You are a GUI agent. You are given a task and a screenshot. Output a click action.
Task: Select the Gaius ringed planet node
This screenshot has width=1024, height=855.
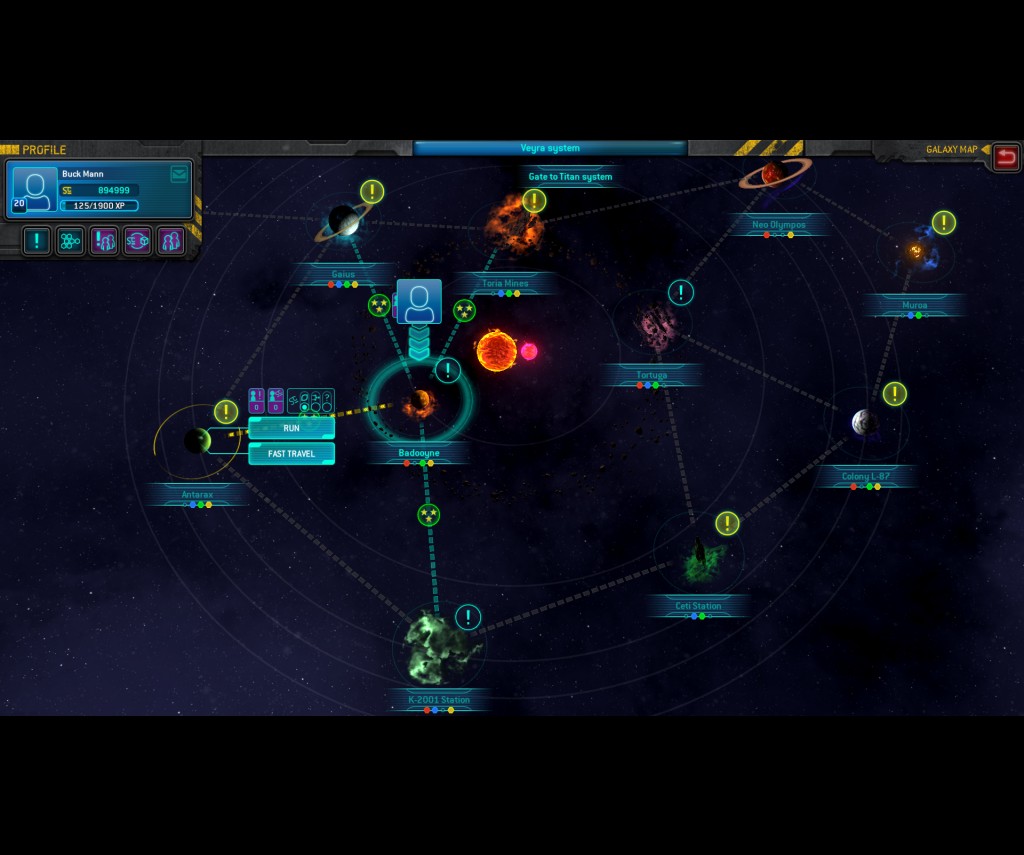[344, 221]
